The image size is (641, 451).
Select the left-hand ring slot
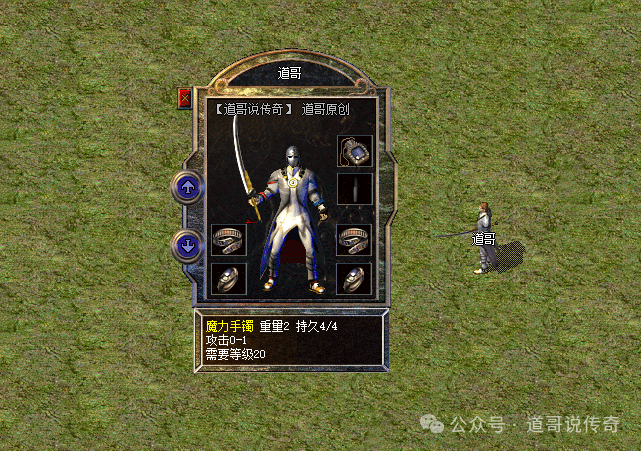(x=228, y=279)
